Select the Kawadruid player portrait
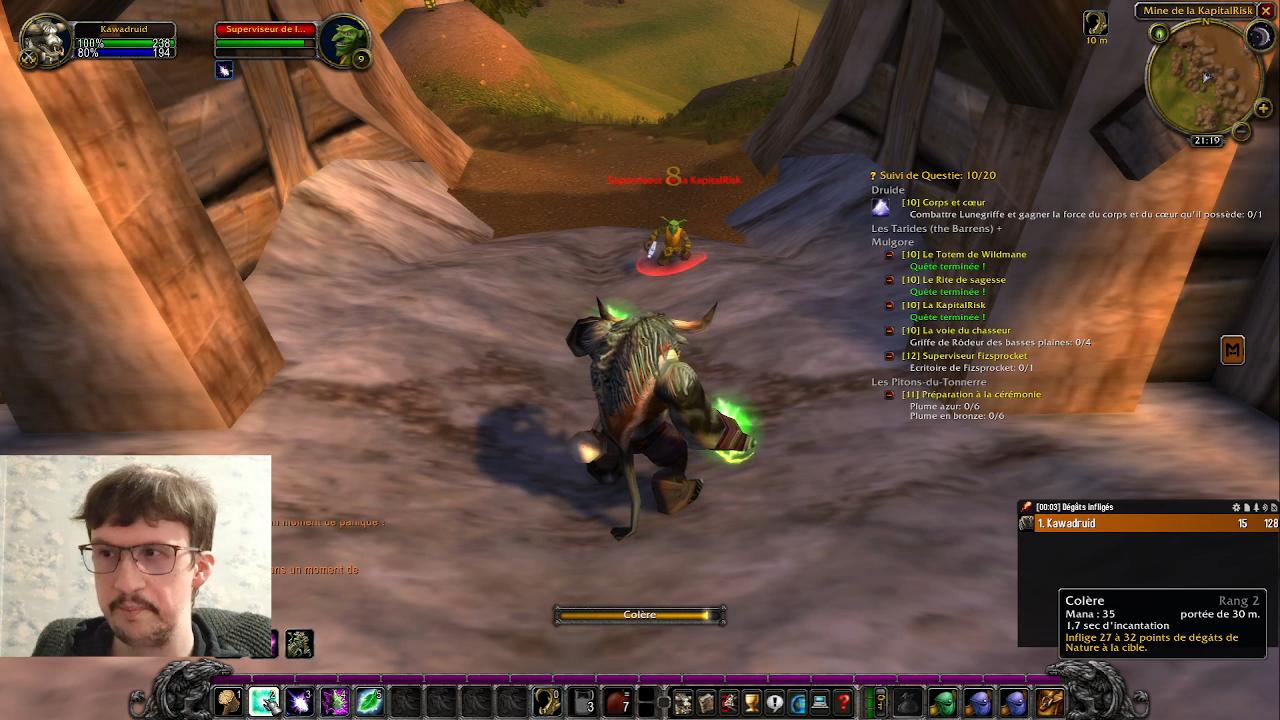The width and height of the screenshot is (1280, 720). 46,42
